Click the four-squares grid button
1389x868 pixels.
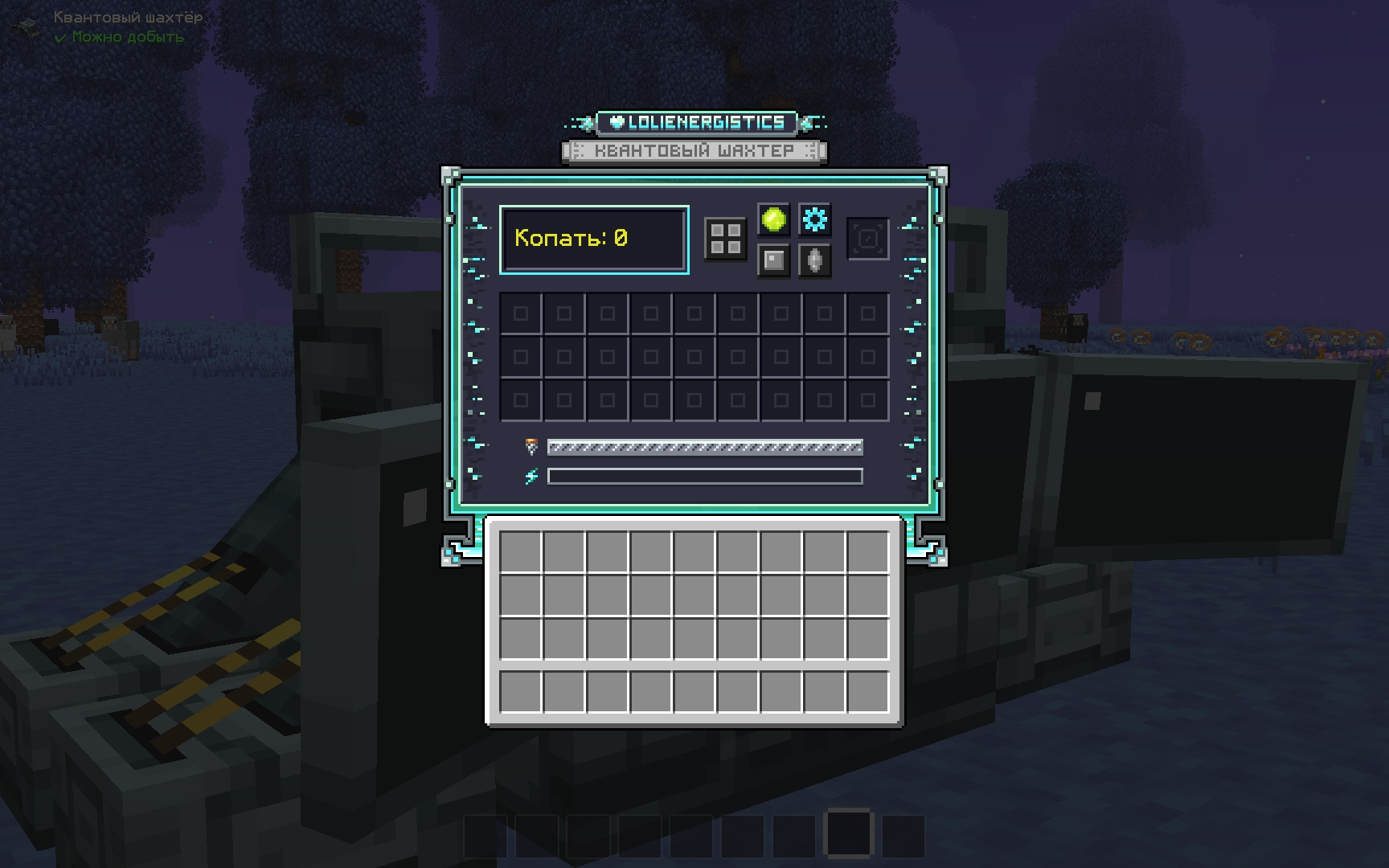tap(725, 239)
